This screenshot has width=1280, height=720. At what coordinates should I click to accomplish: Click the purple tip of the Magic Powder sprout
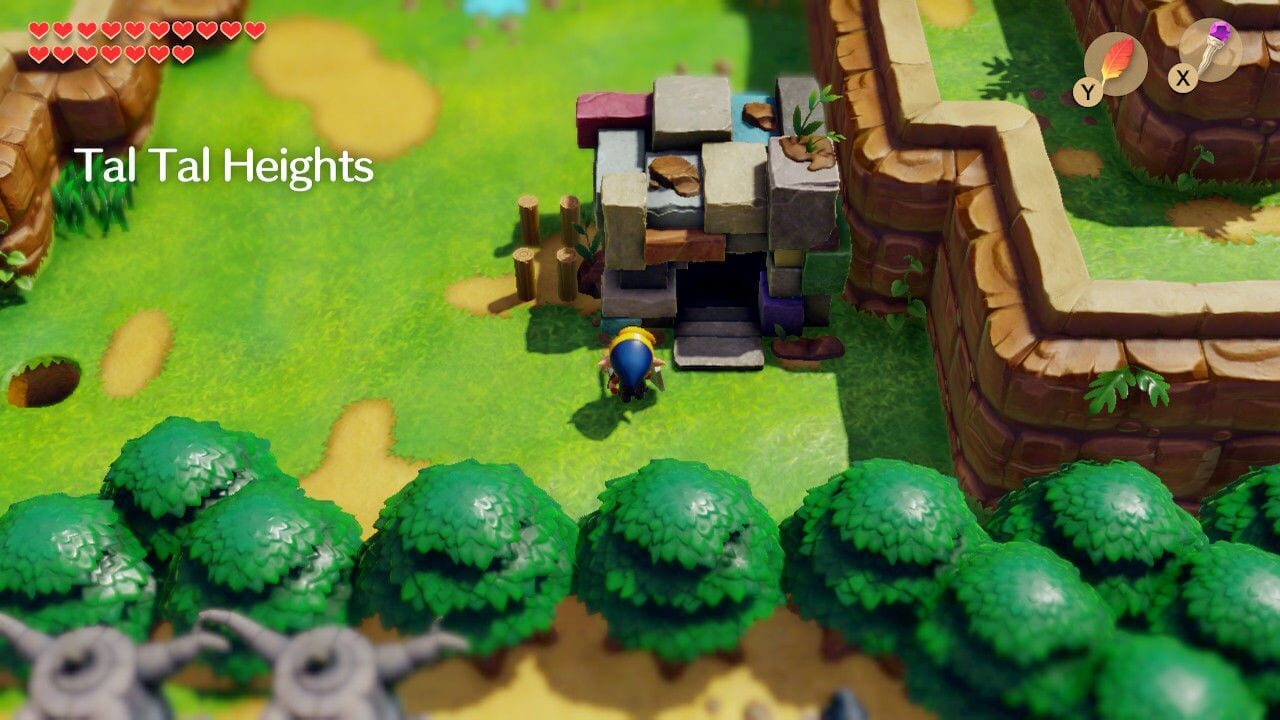1220,30
